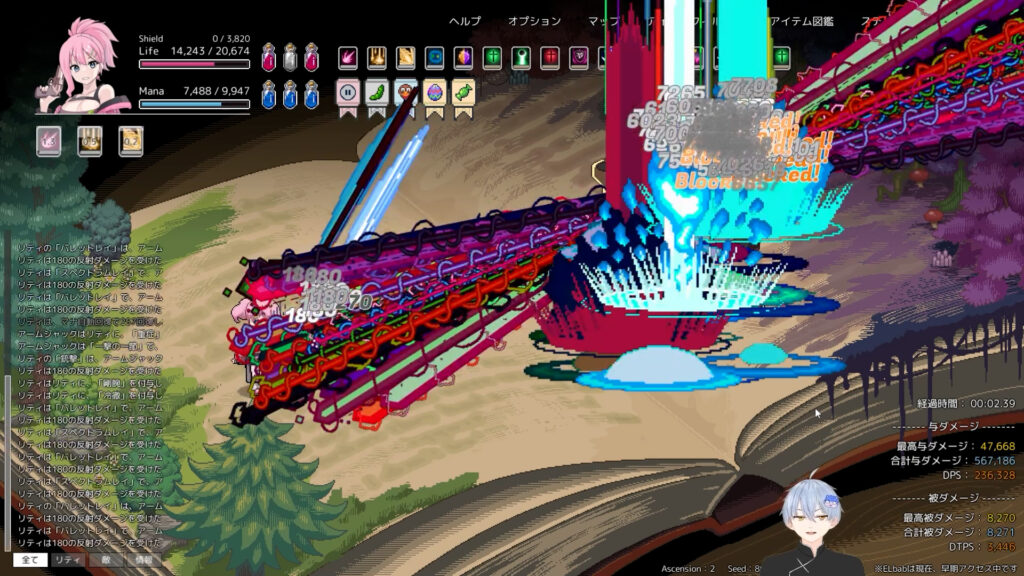Click the first blue mana potion
Image resolution: width=1024 pixels, height=576 pixels.
coord(268,95)
